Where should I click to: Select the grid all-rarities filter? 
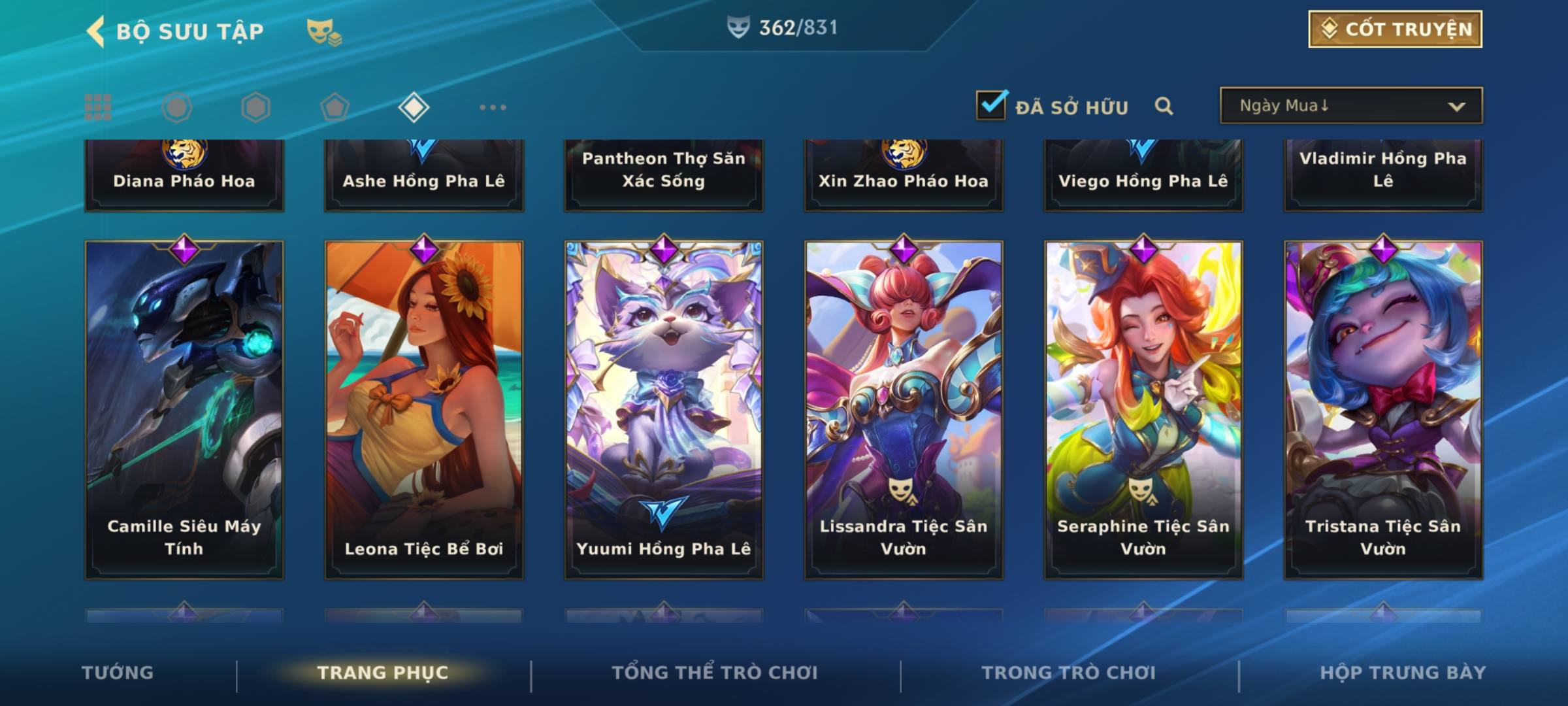98,107
